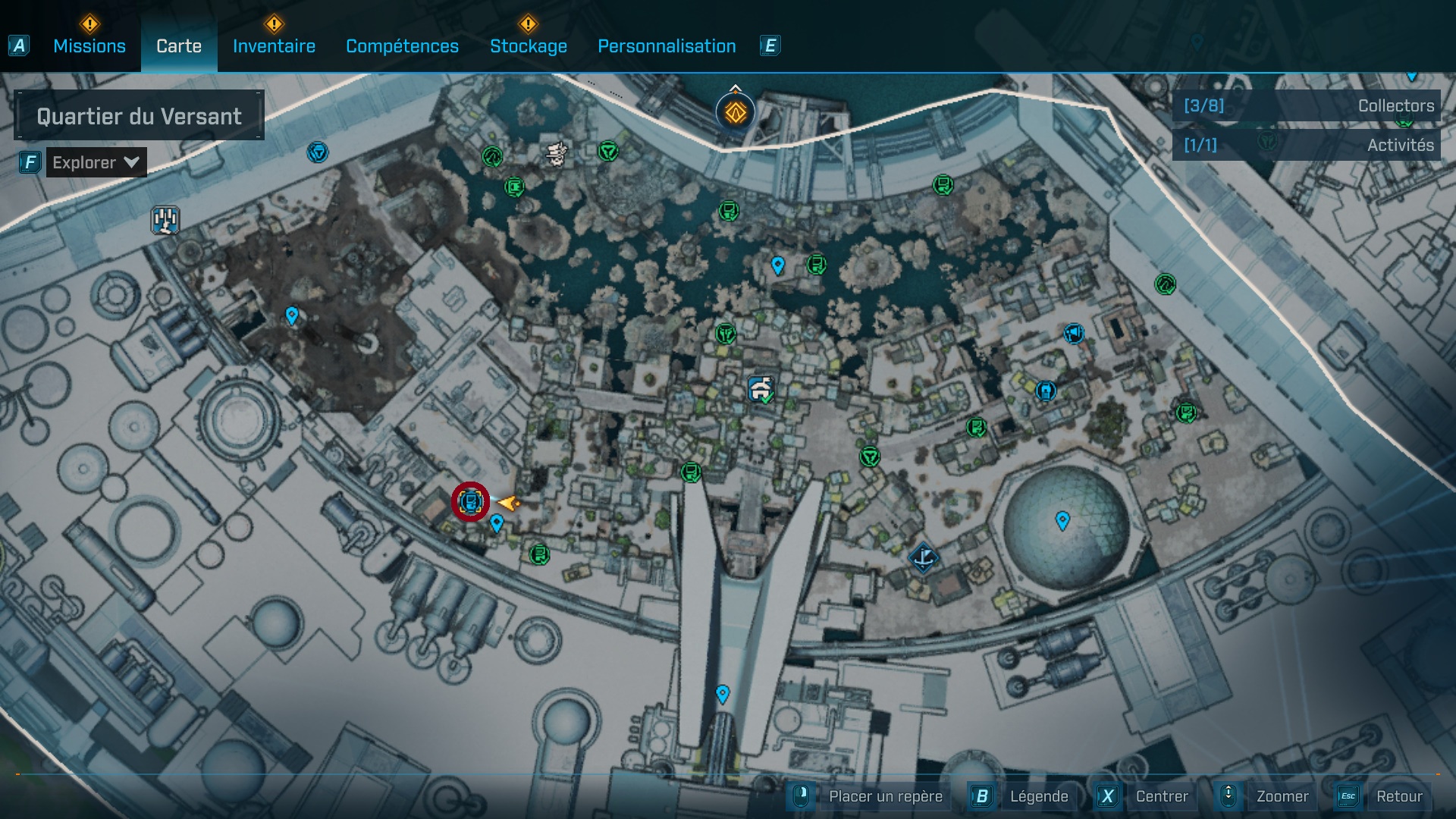This screenshot has height=819, width=1456.
Task: Click the blue waypoint pin inside the dome
Action: tap(1062, 519)
